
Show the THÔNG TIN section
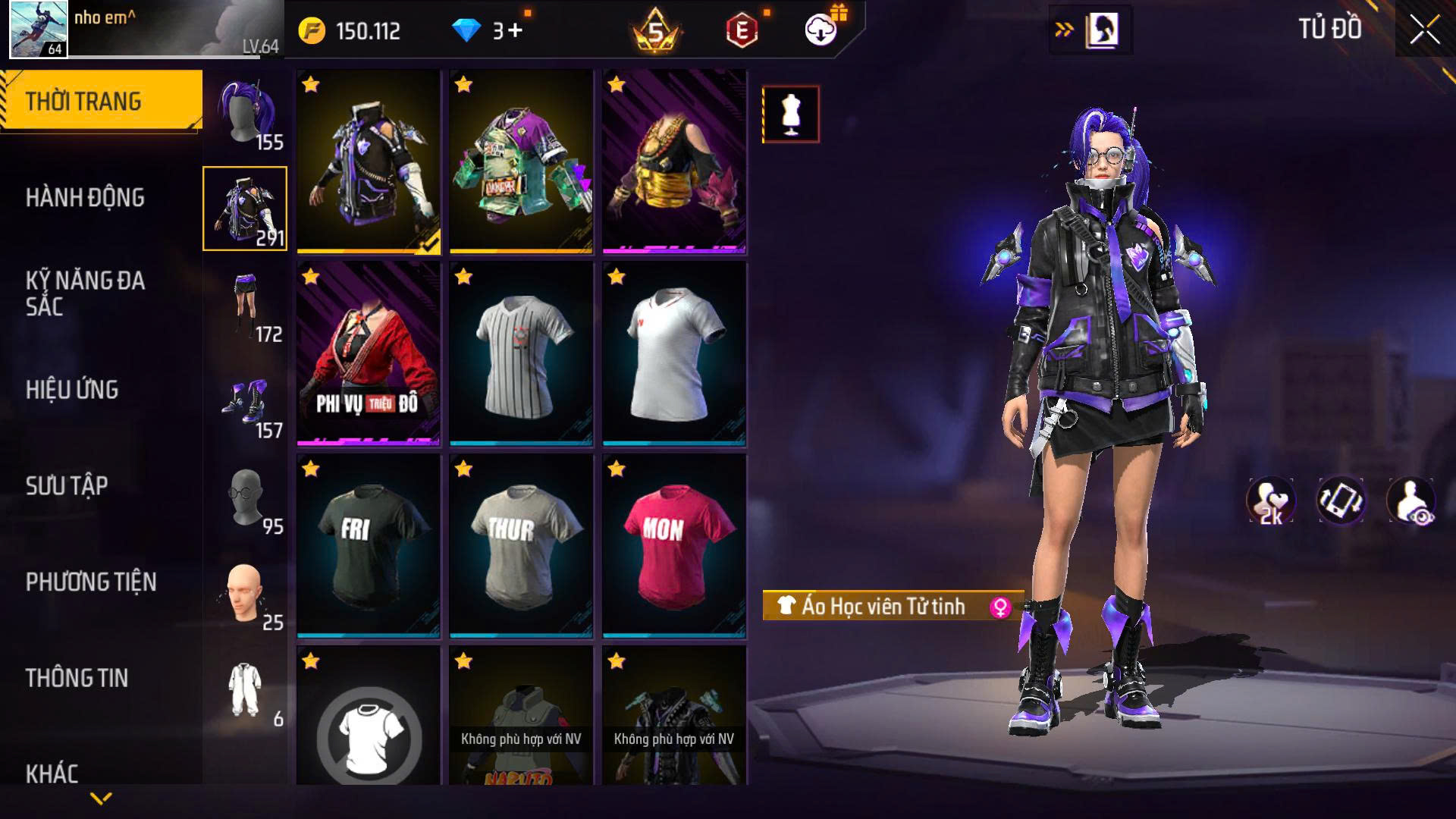77,678
